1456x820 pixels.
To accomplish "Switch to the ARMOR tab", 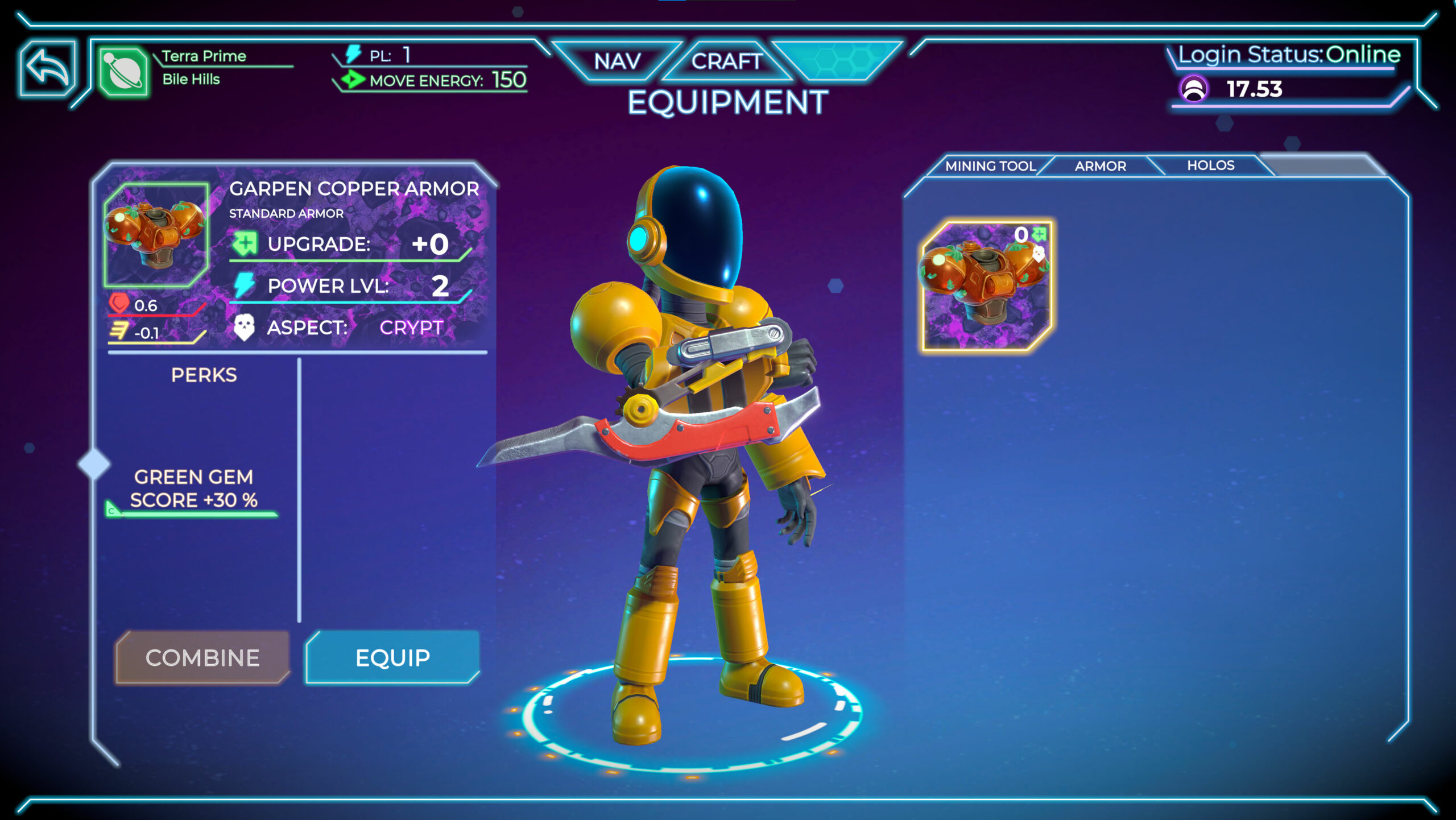I will click(x=1100, y=166).
